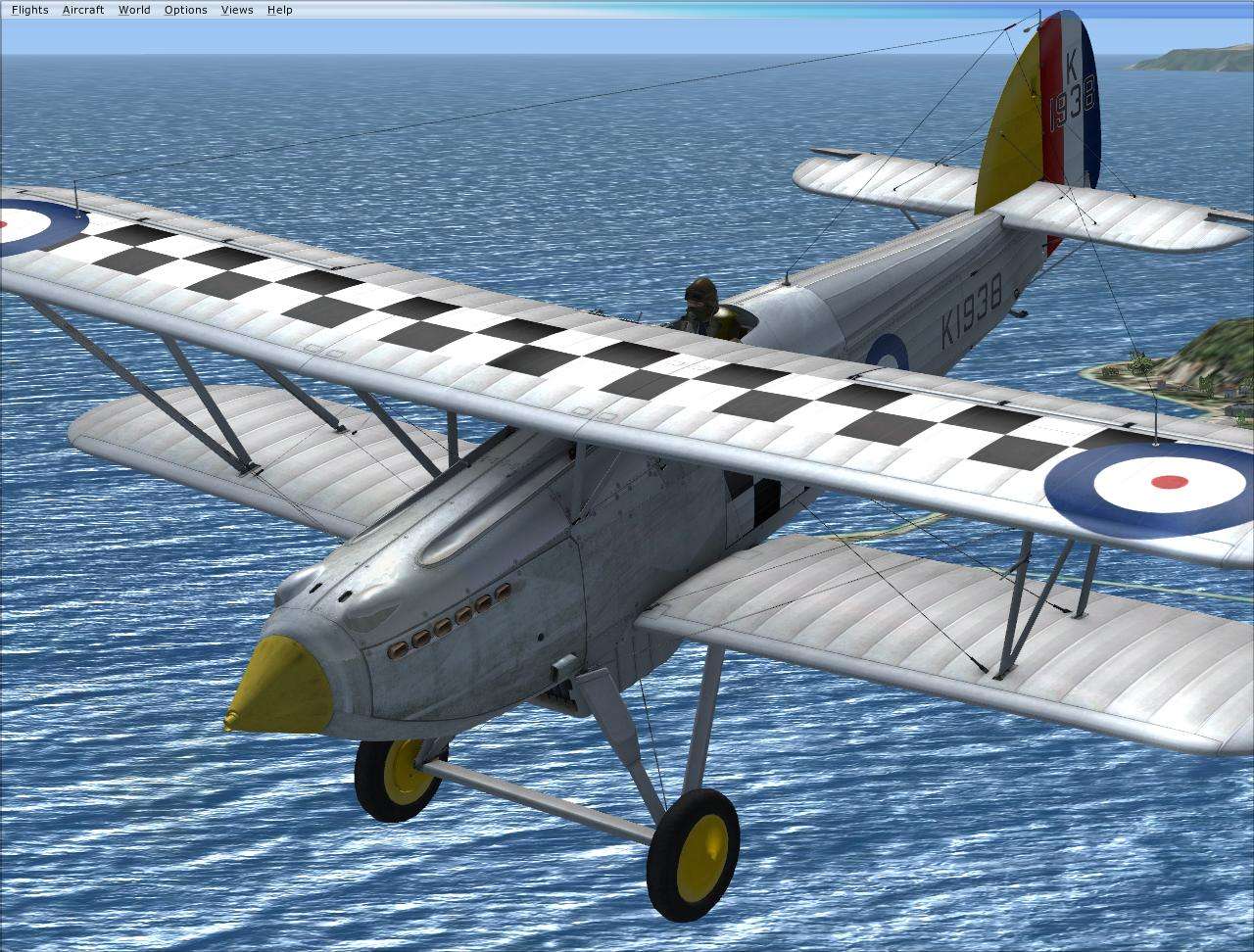Open the Options menu
Image resolution: width=1254 pixels, height=952 pixels.
click(185, 9)
